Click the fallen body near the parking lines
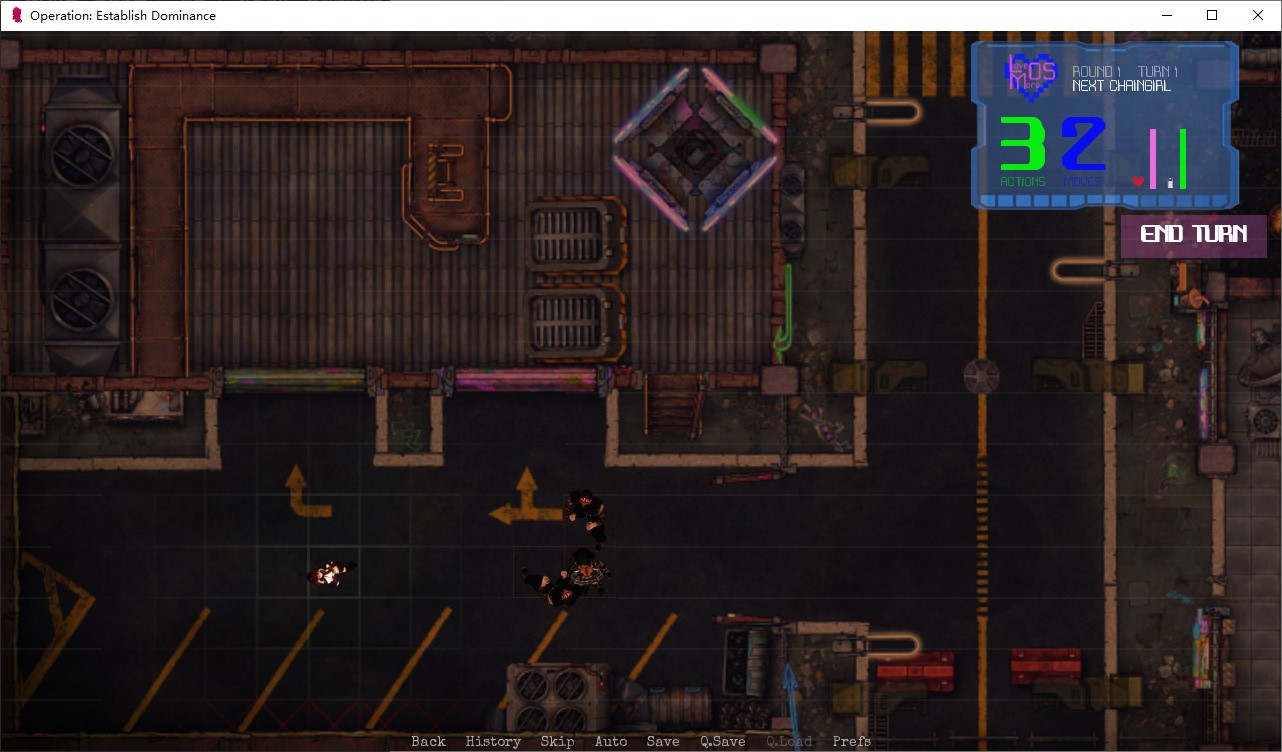The height and width of the screenshot is (752, 1282). [x=331, y=571]
